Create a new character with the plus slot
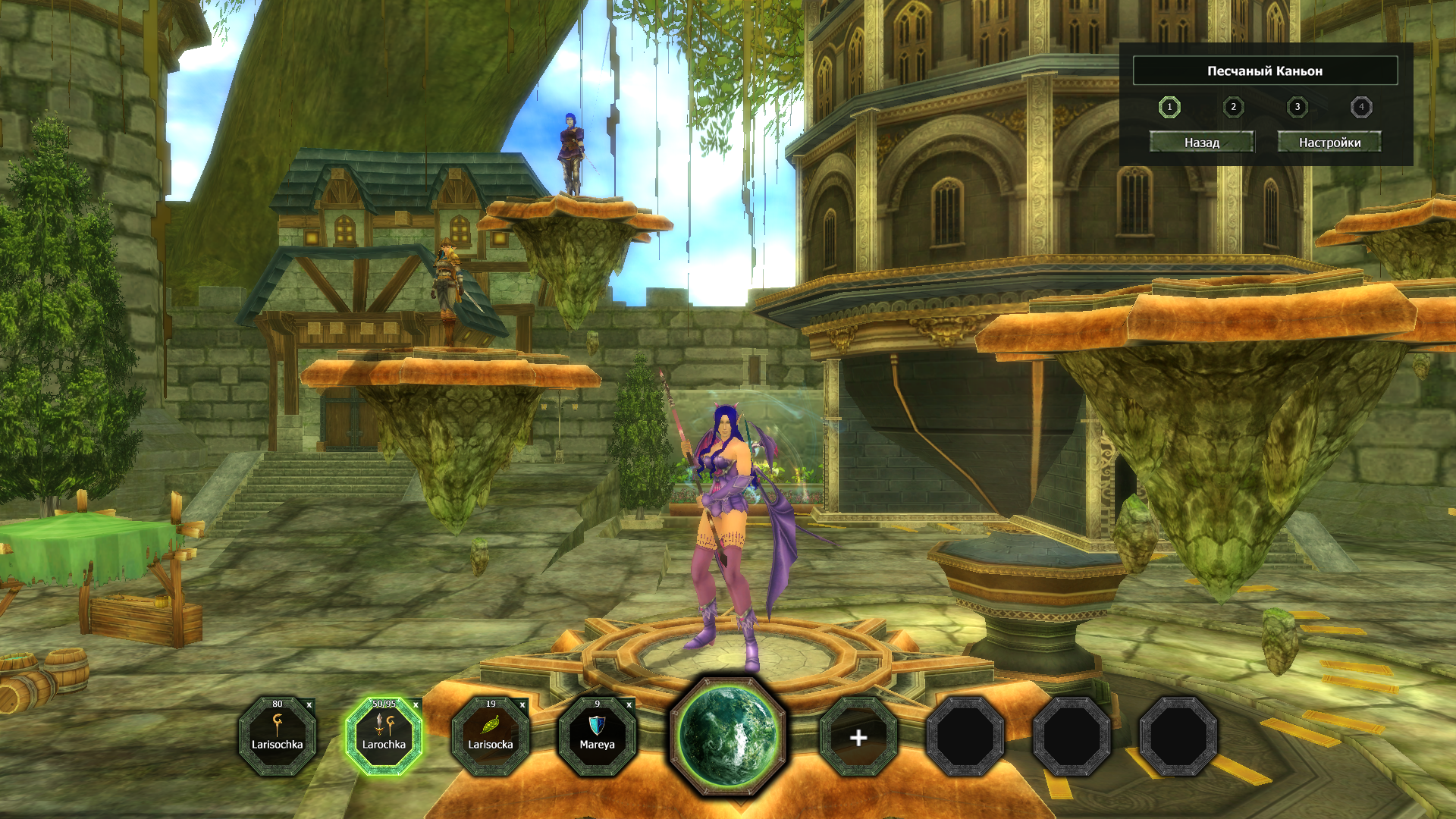 click(x=858, y=737)
